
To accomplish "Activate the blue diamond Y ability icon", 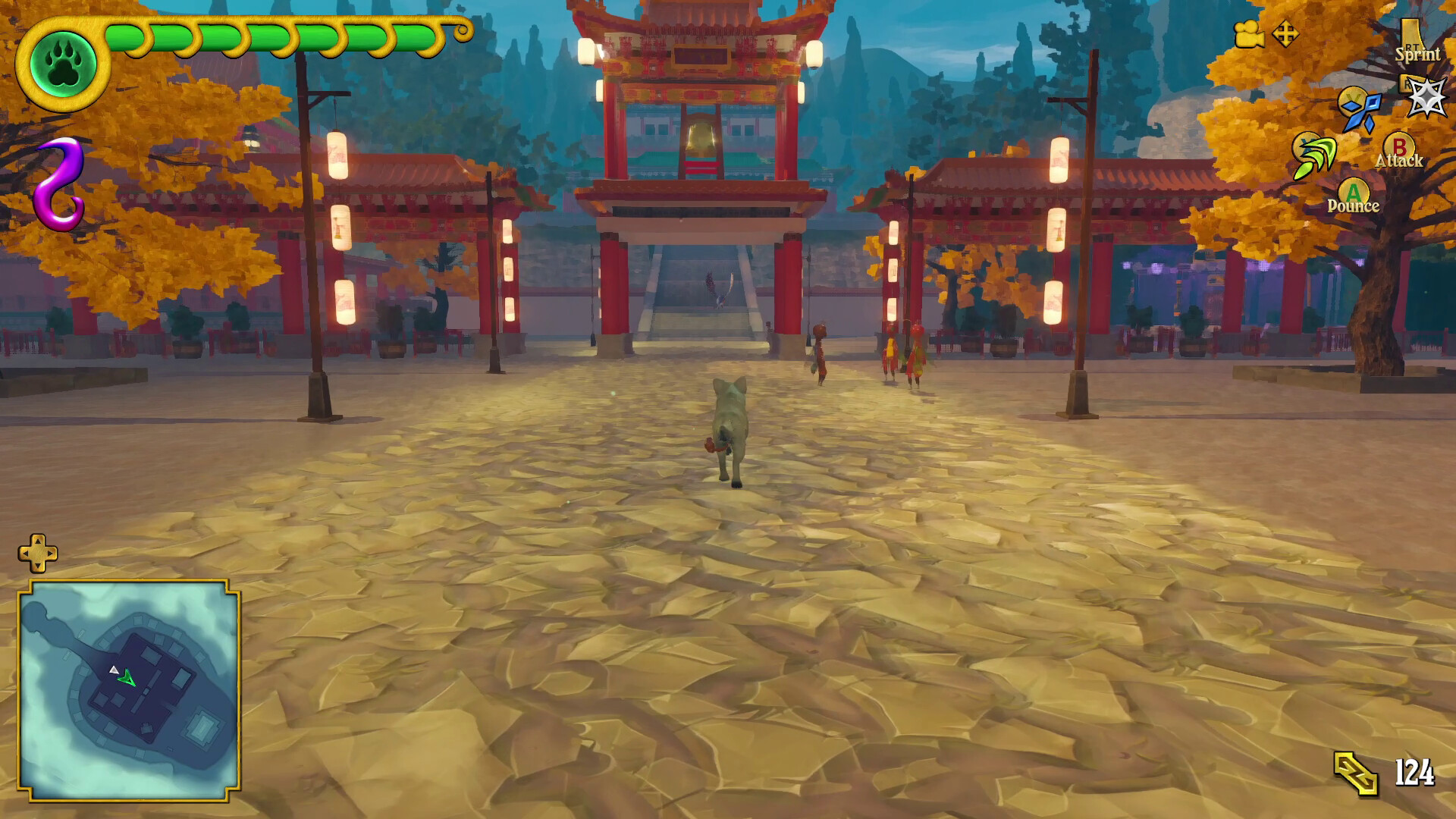I will click(x=1360, y=114).
